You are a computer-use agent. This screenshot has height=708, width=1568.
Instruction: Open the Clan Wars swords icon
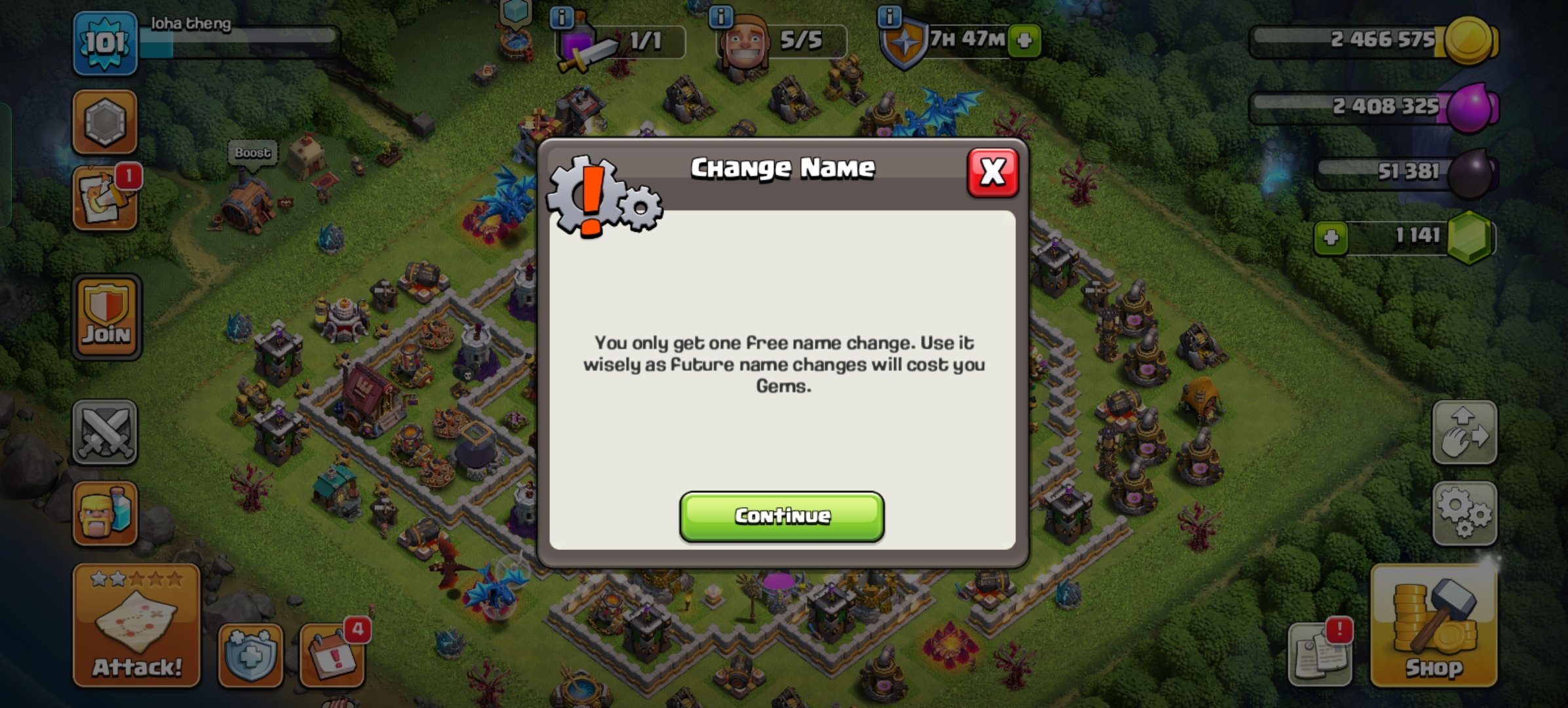point(105,429)
